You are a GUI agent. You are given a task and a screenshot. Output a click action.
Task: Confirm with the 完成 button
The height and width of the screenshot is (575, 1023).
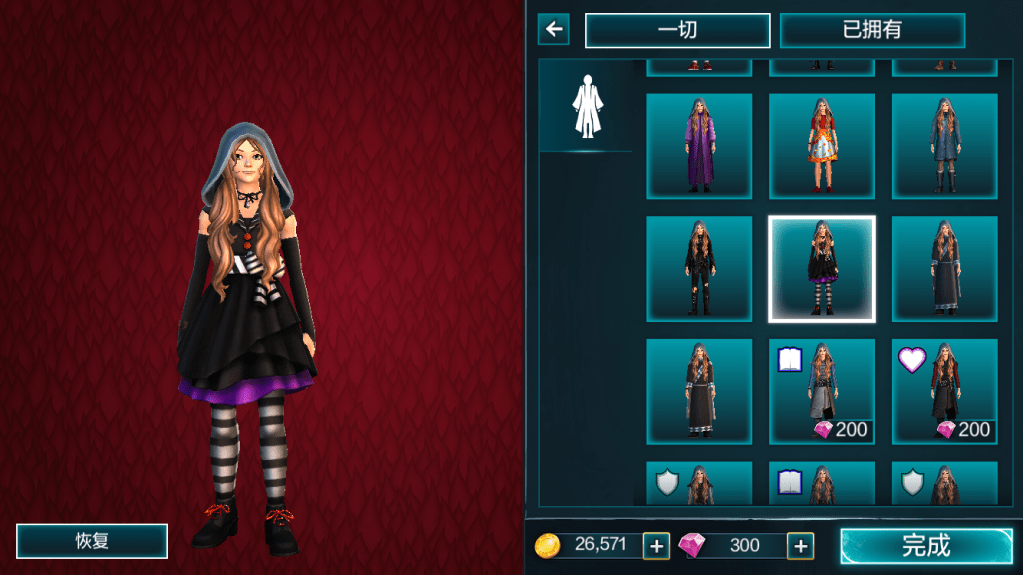pyautogui.click(x=925, y=545)
